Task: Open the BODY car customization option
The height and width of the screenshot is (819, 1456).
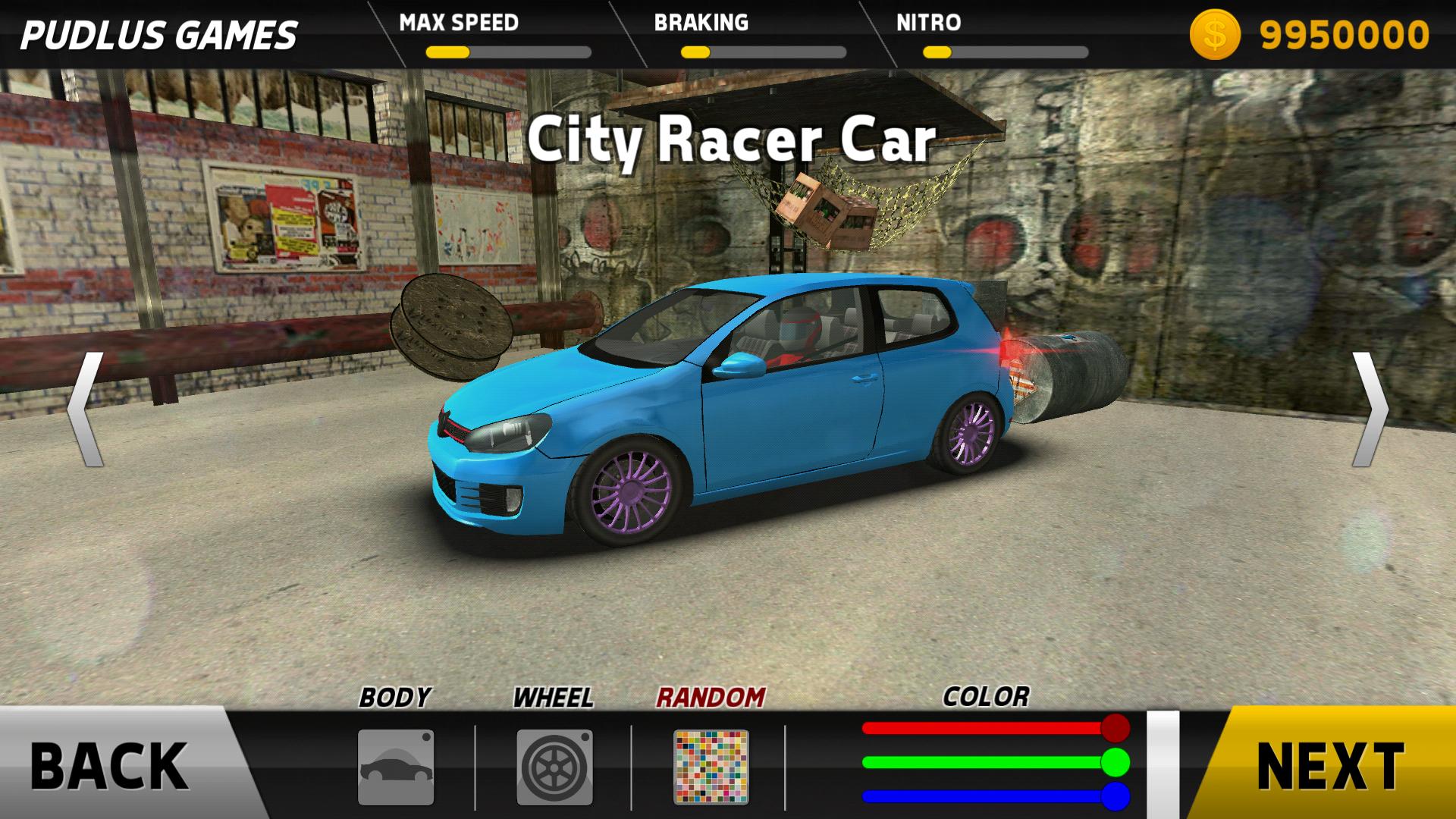Action: click(x=396, y=767)
